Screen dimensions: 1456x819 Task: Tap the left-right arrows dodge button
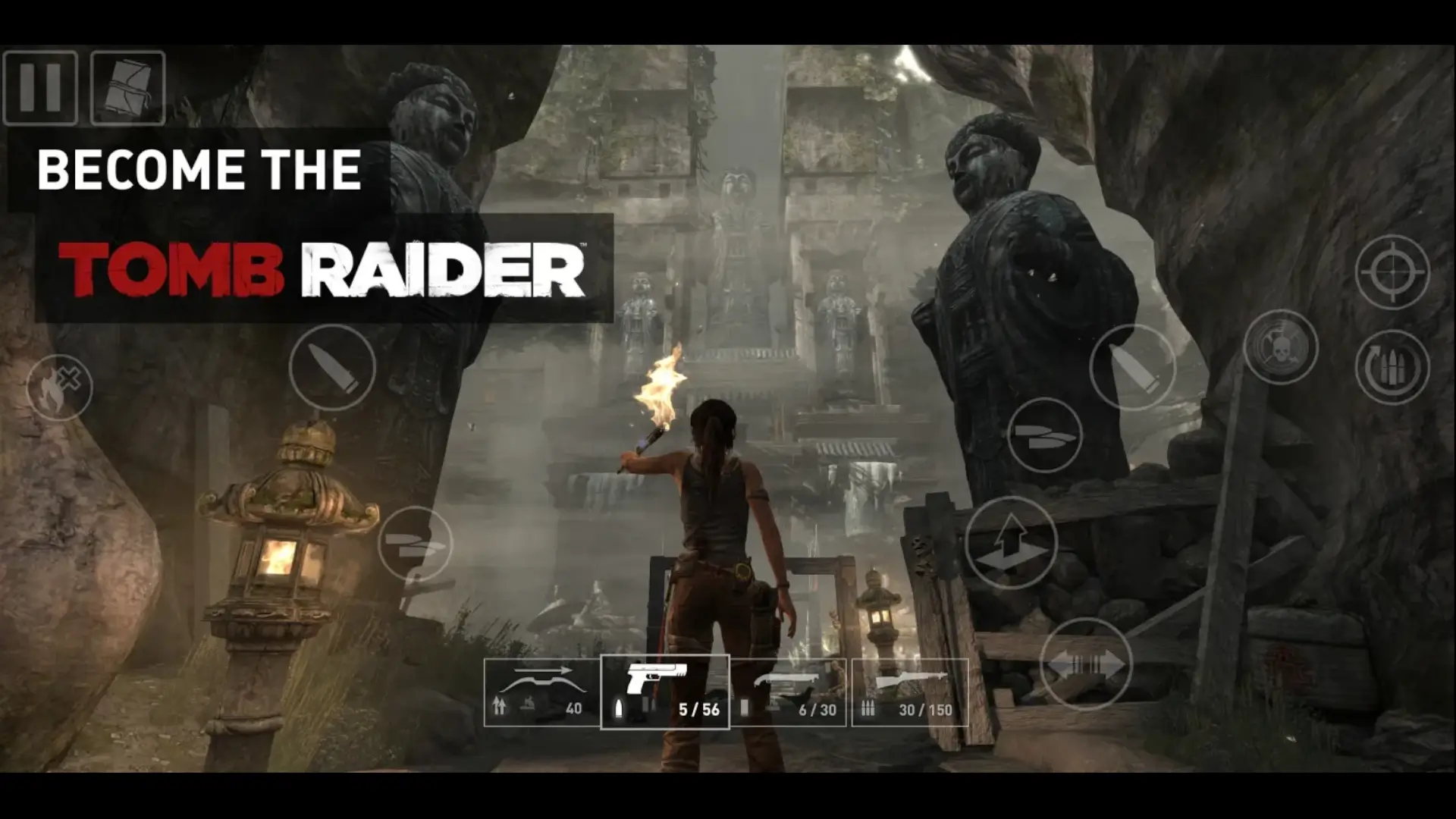(x=1085, y=664)
